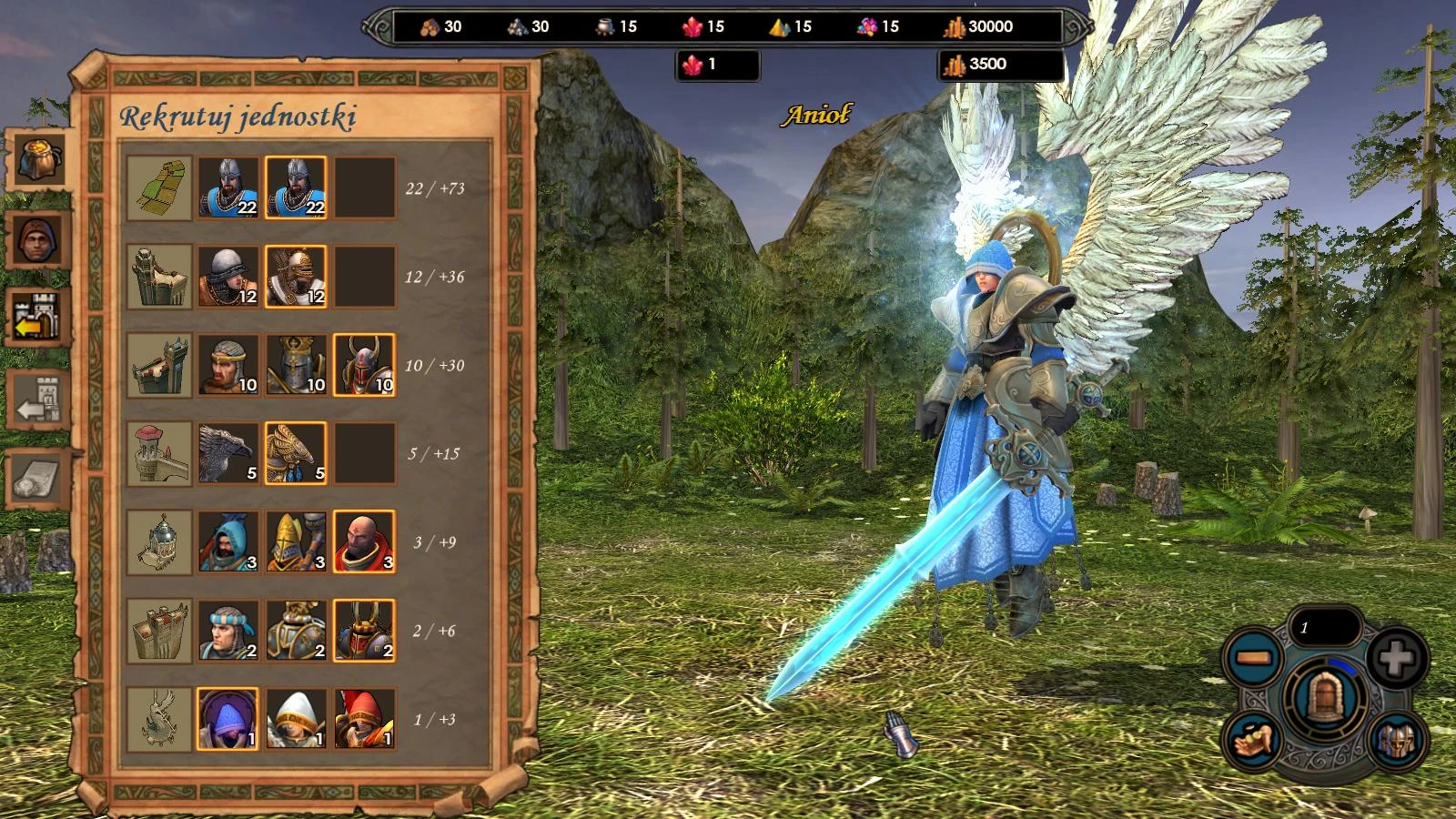Click the gem resource icon showing 15
This screenshot has width=1456, height=819.
[x=867, y=27]
